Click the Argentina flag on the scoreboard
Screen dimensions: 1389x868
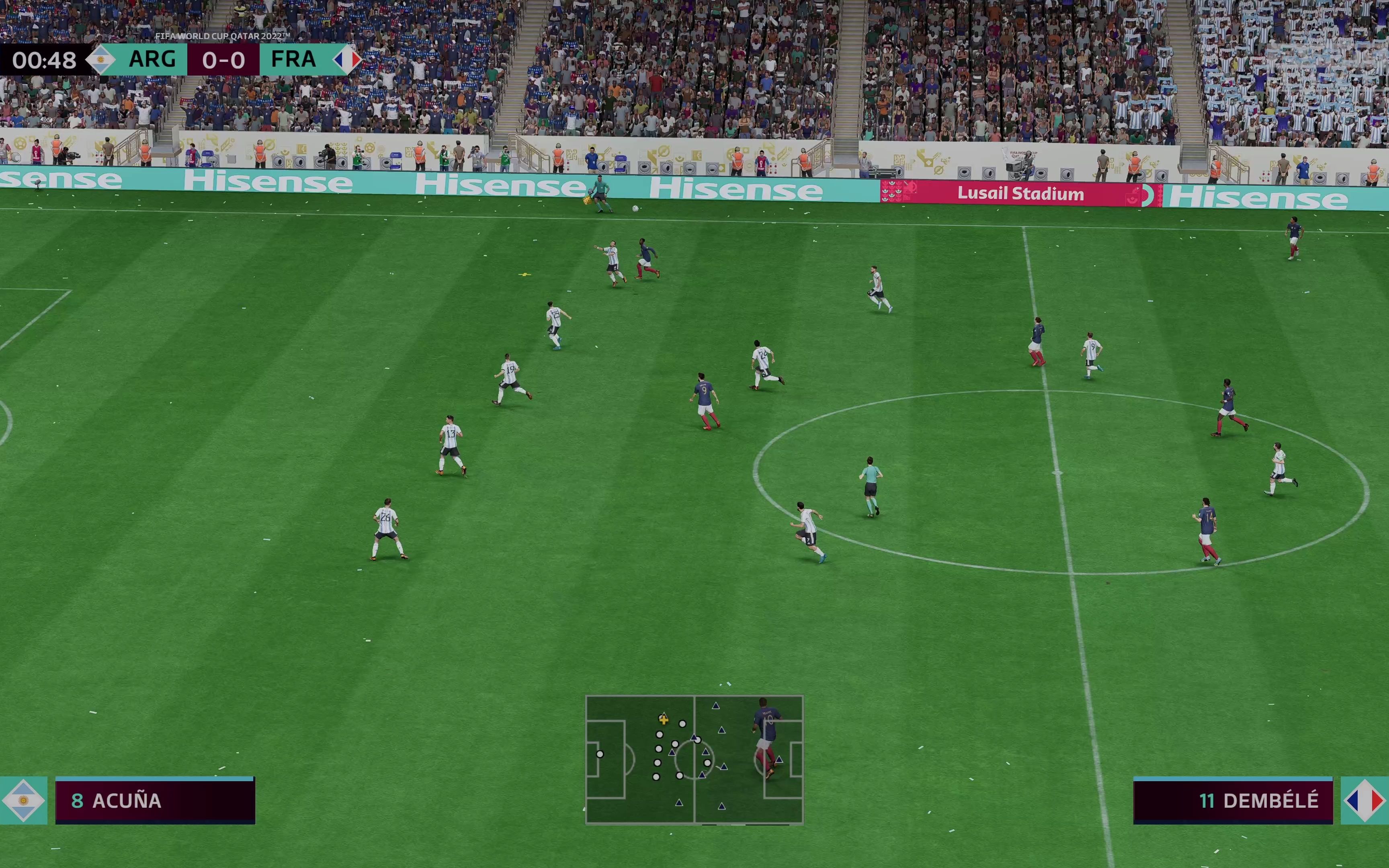point(100,60)
